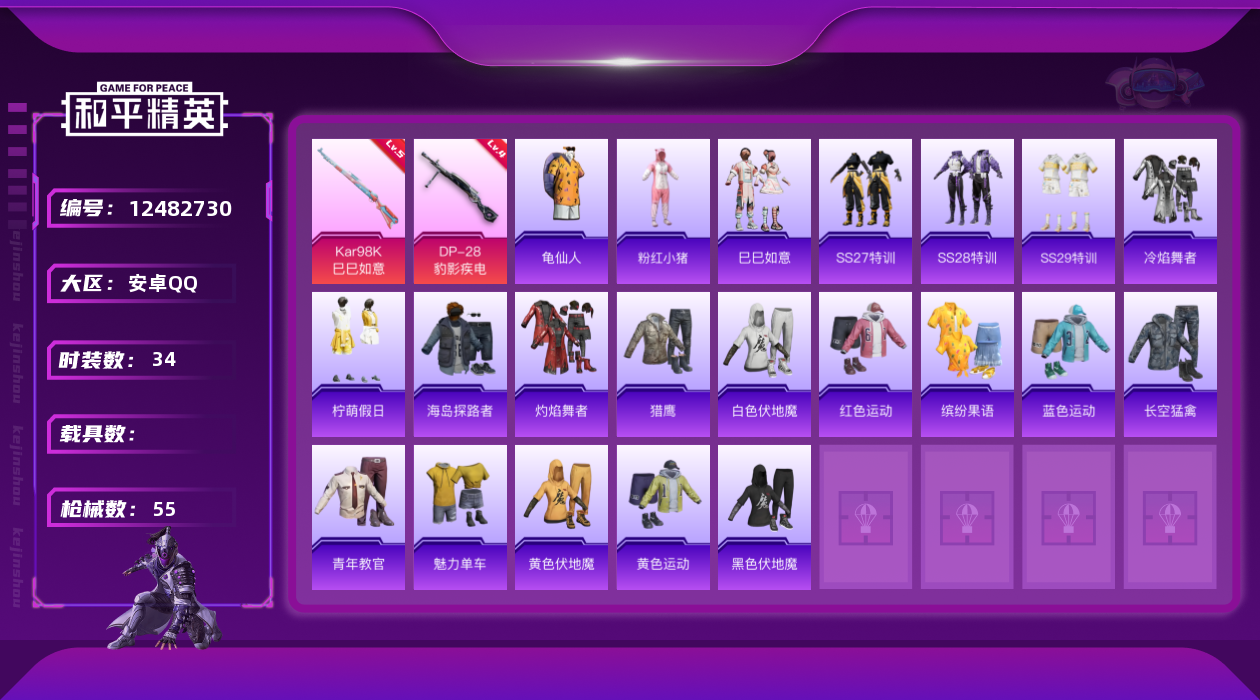
Task: Click the 黑色伏地魔 black hoodie set
Action: point(764,517)
